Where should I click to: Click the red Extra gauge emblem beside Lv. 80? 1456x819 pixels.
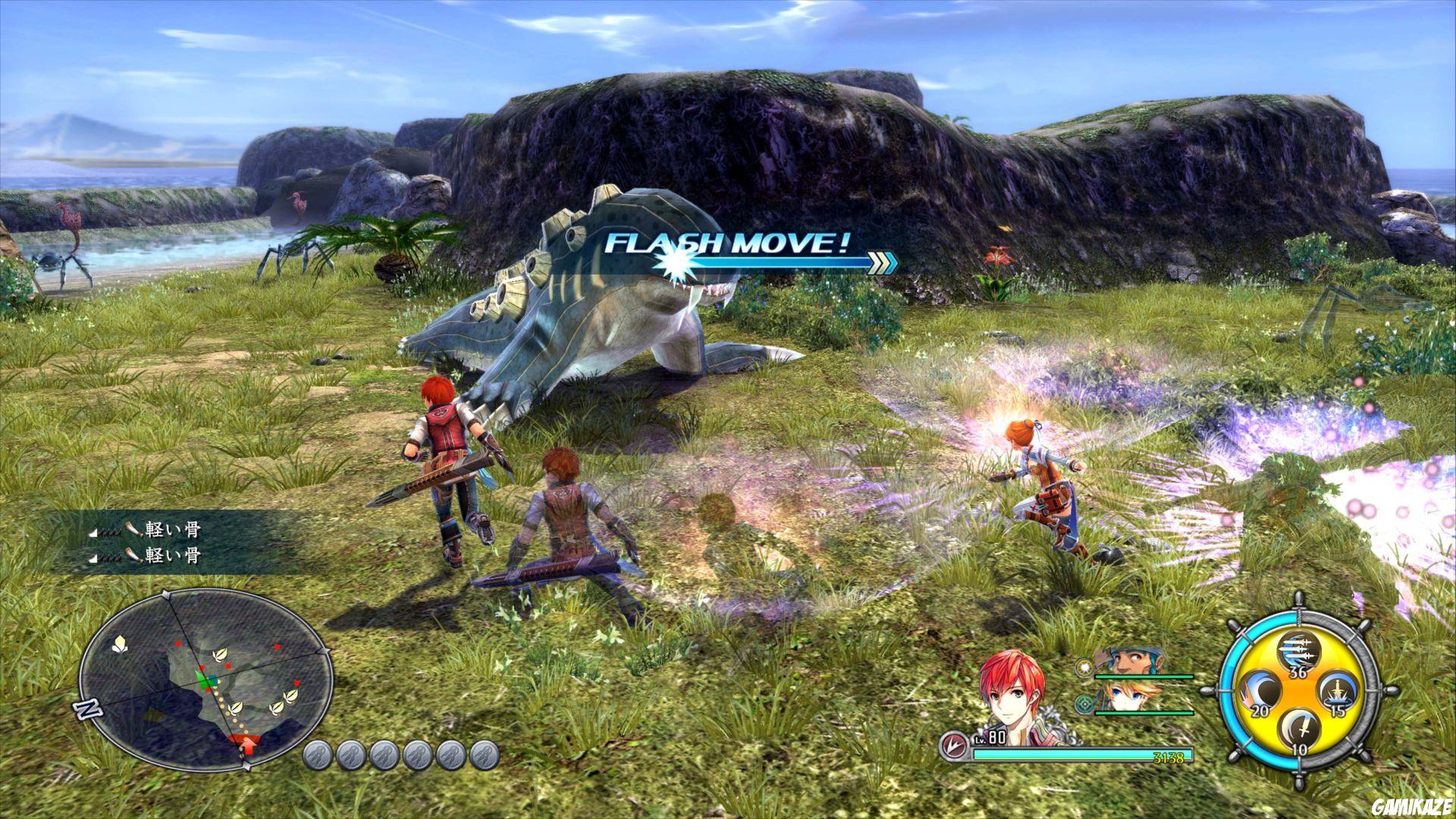pos(955,745)
